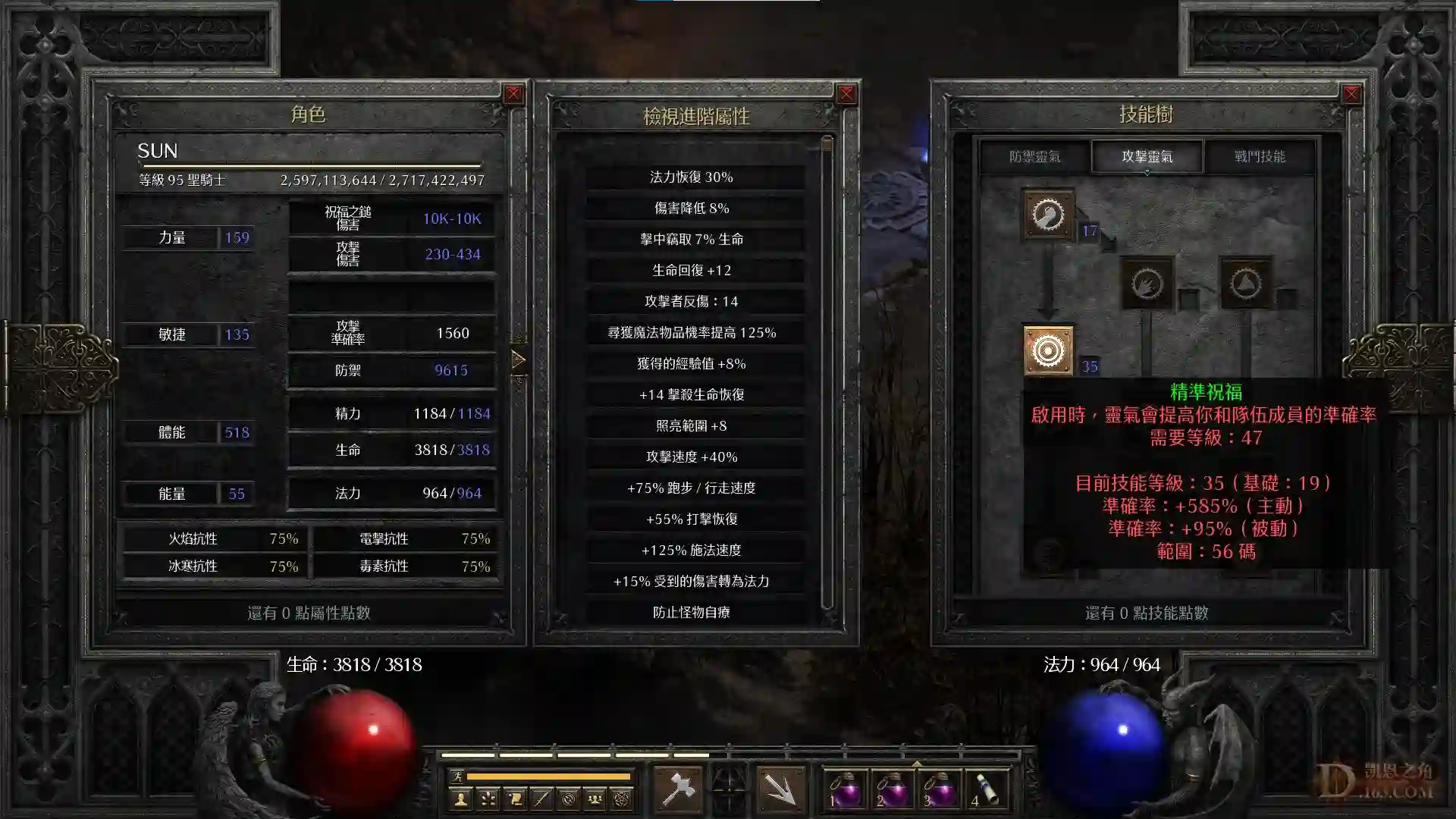The height and width of the screenshot is (819, 1456).
Task: Select the level 17 Might aura skill
Action: pos(1048,215)
